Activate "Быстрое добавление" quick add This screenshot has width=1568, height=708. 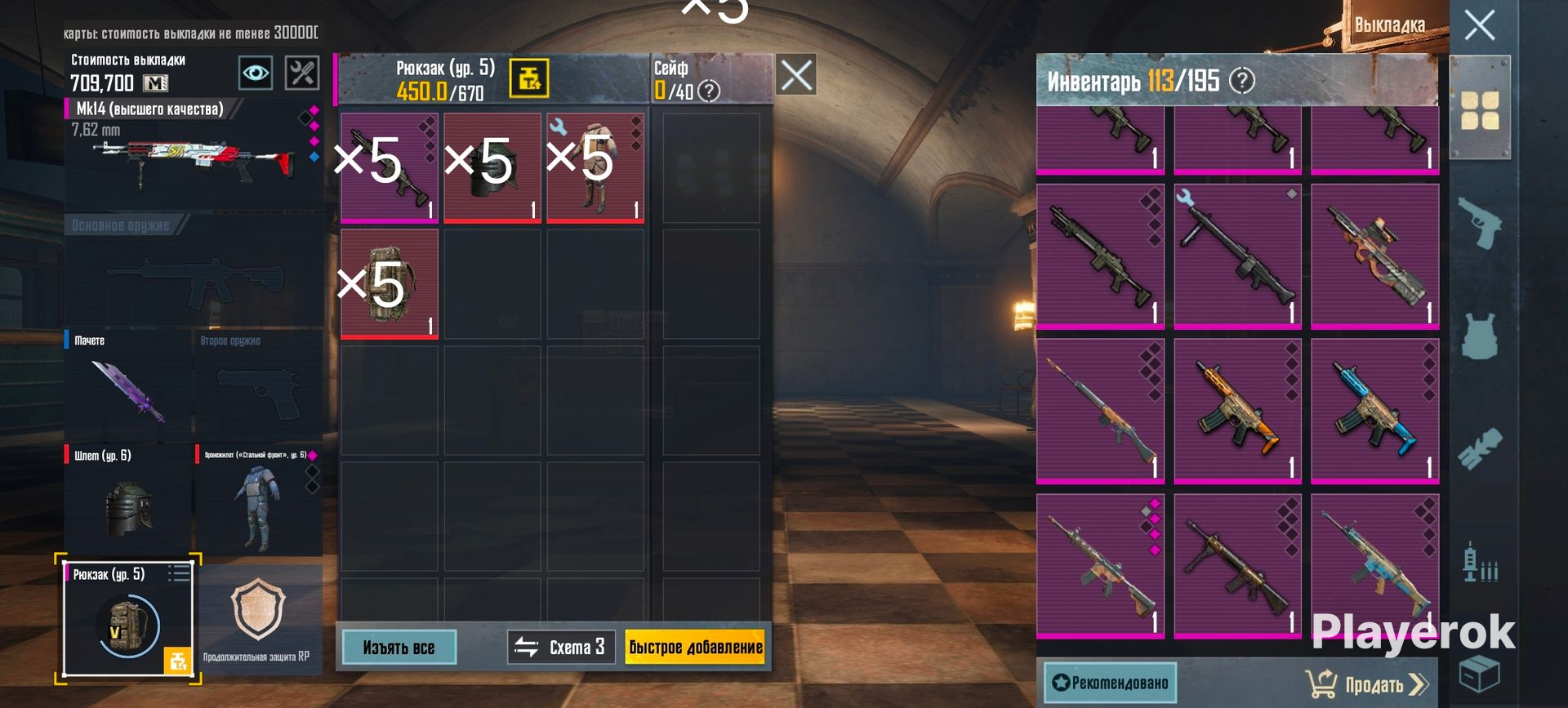(x=695, y=648)
